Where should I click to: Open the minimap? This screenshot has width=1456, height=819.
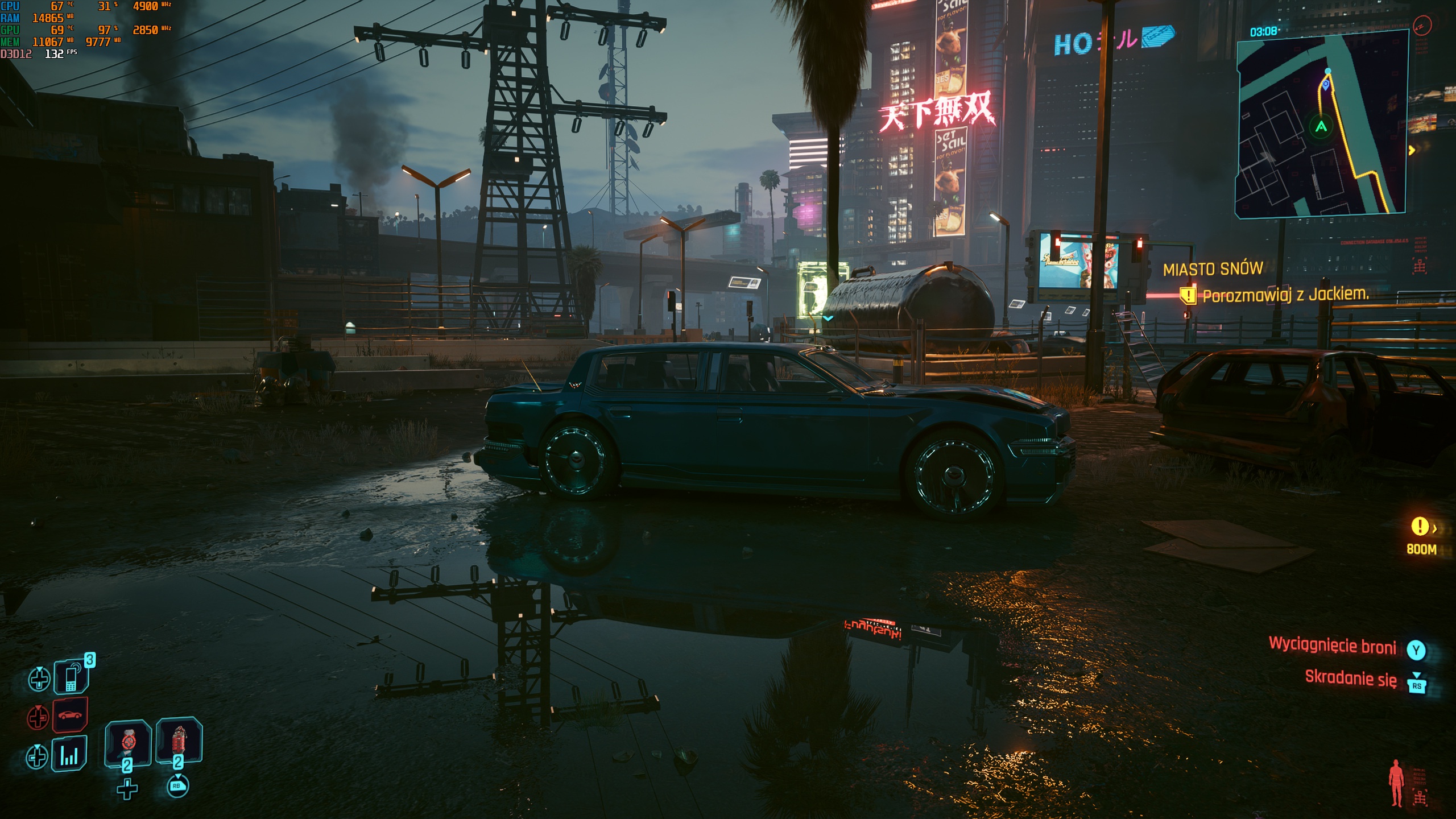tap(1321, 123)
